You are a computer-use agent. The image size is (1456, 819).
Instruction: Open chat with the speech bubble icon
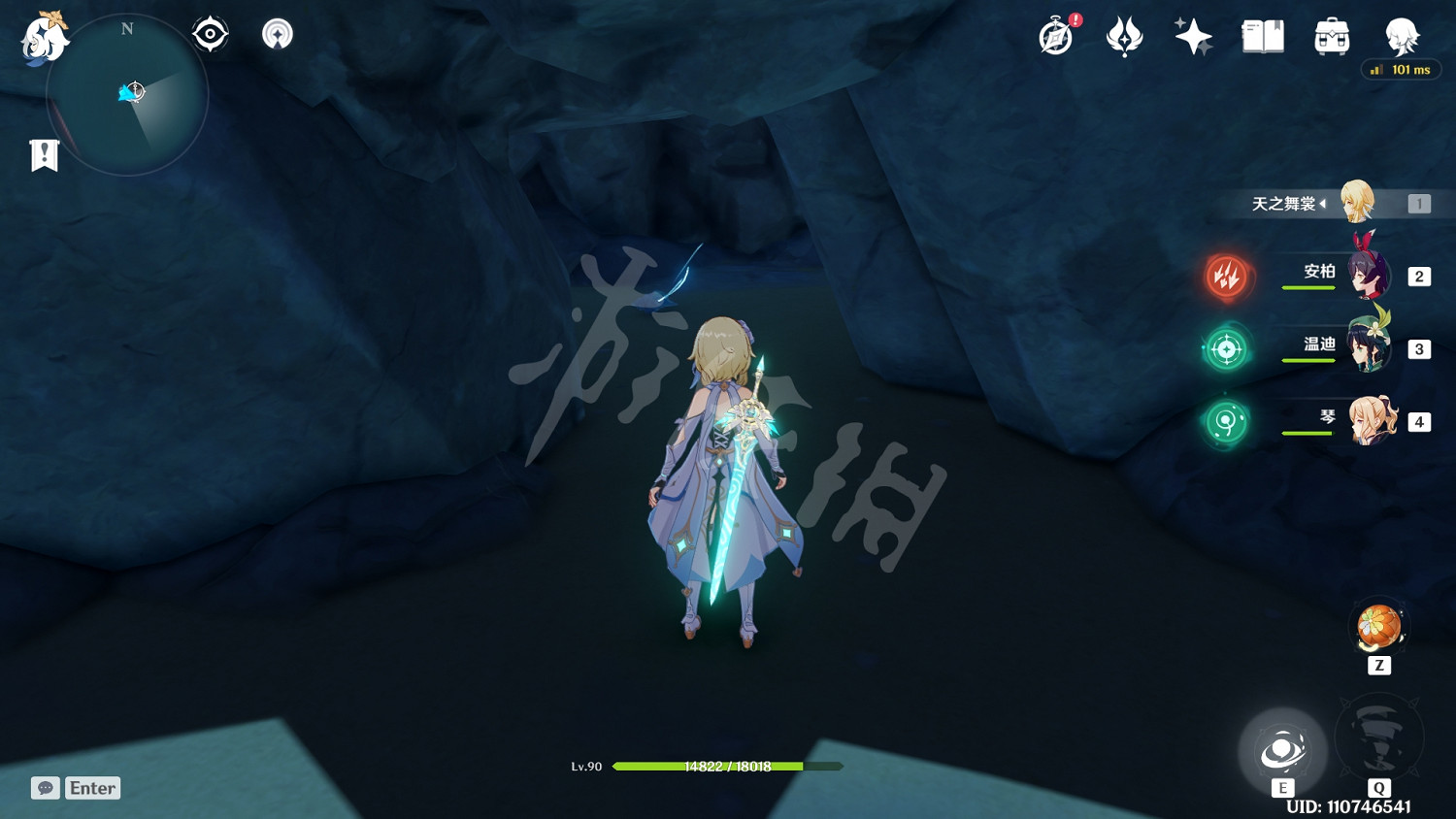point(45,787)
